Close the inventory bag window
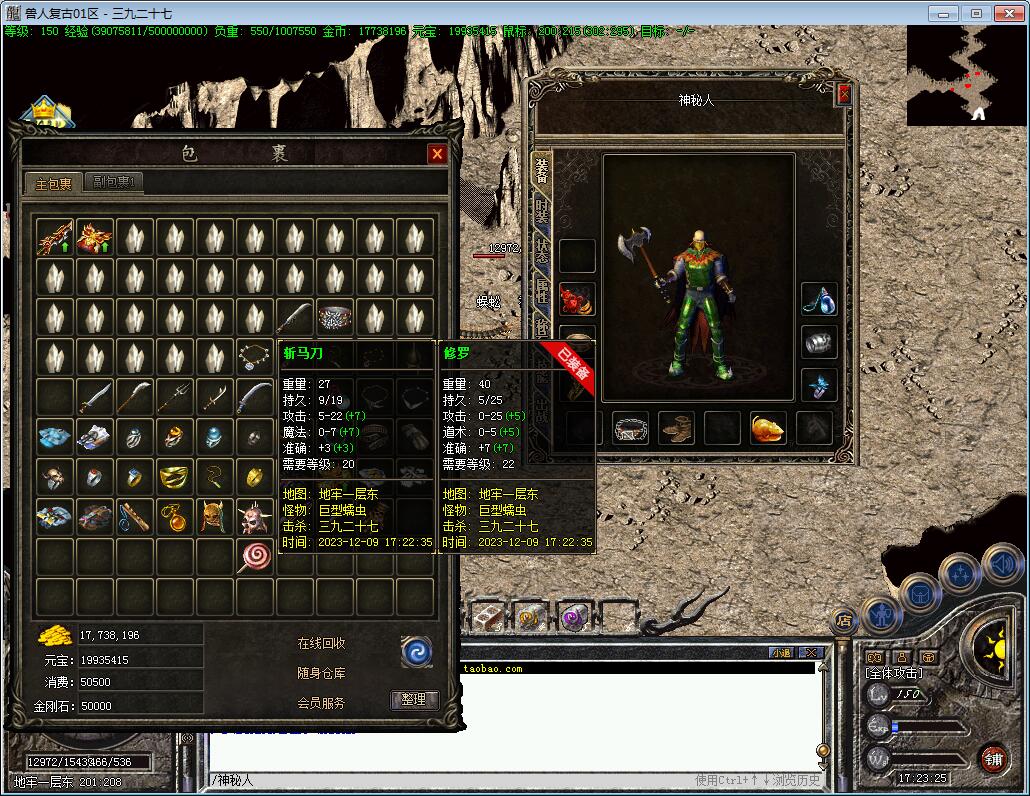The image size is (1030, 796). click(437, 154)
